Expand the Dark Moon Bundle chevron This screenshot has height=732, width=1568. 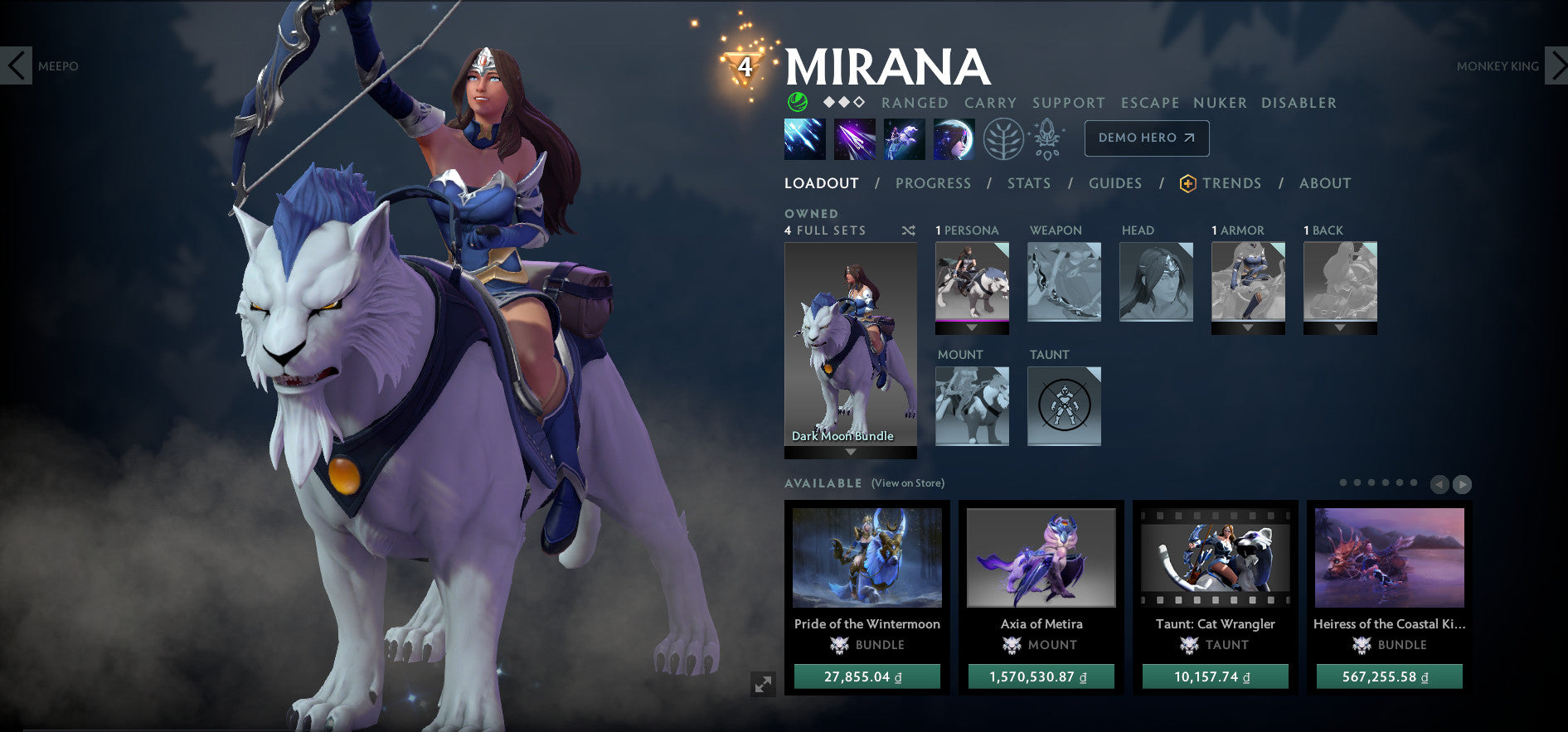(852, 453)
